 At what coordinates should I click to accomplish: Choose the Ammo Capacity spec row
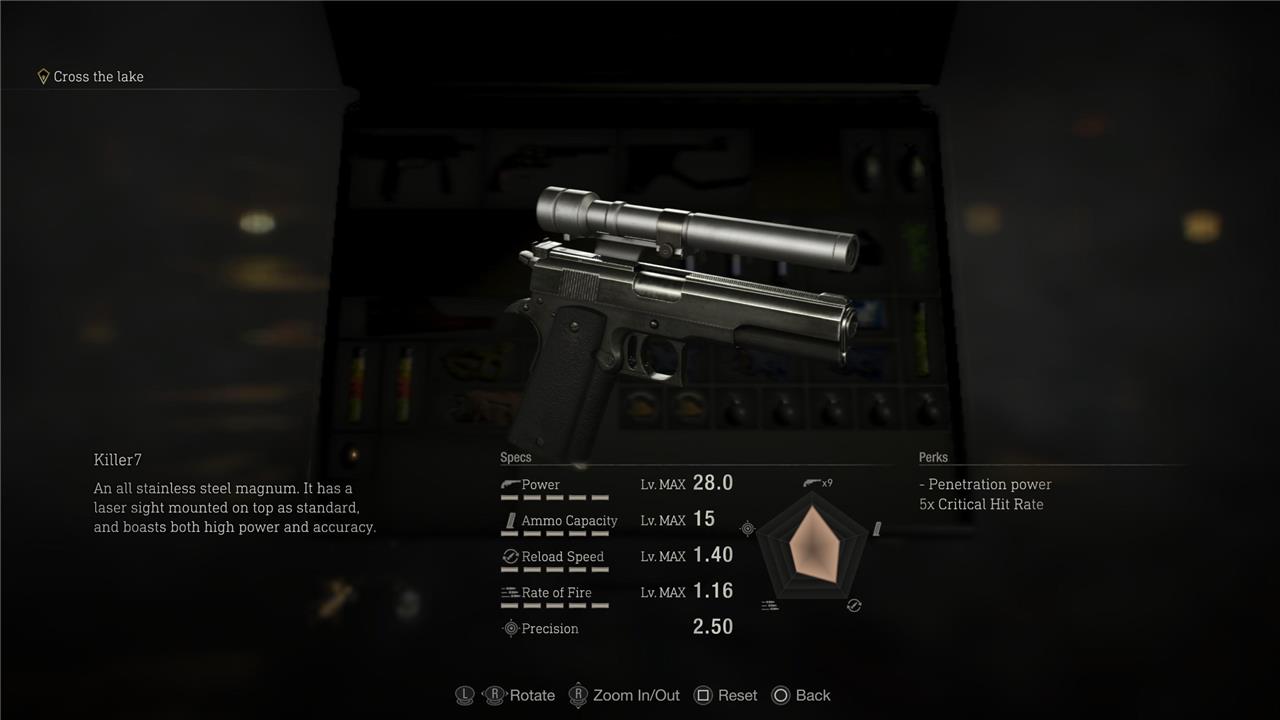pyautogui.click(x=616, y=521)
